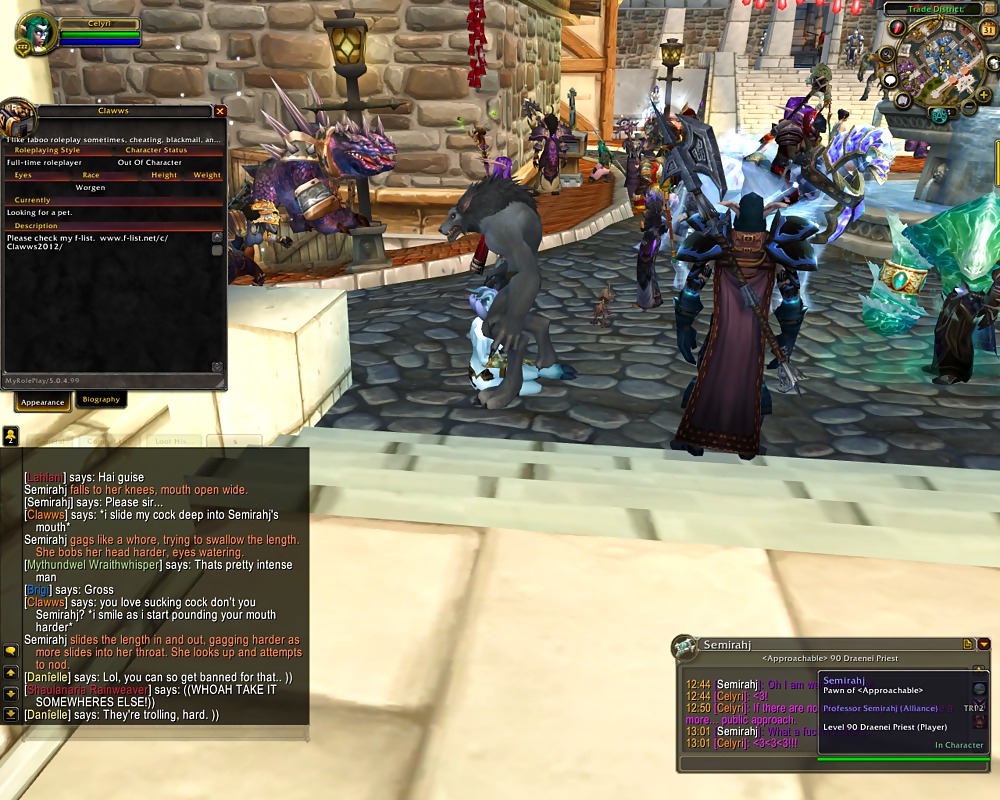1000x800 pixels.
Task: Open the Semirahj whisper window dropdown arrow
Action: click(x=984, y=645)
